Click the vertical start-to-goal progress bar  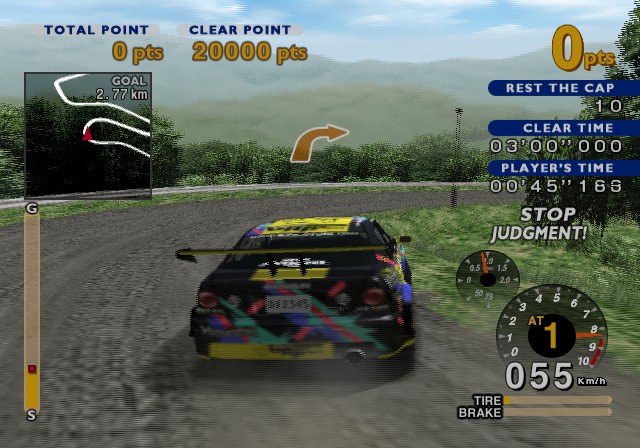point(32,308)
